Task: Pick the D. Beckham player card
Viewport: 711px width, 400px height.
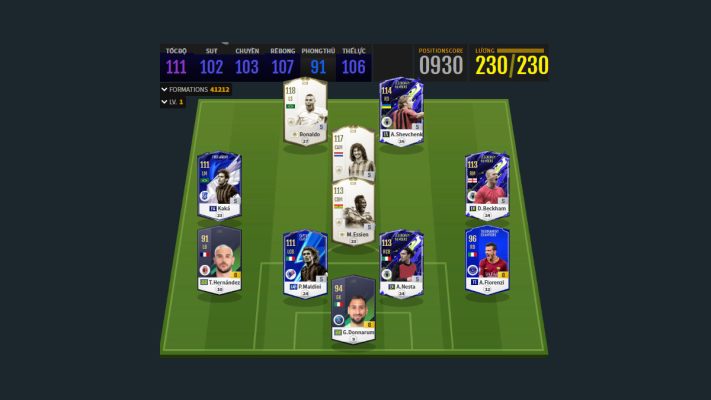Action: pyautogui.click(x=487, y=185)
